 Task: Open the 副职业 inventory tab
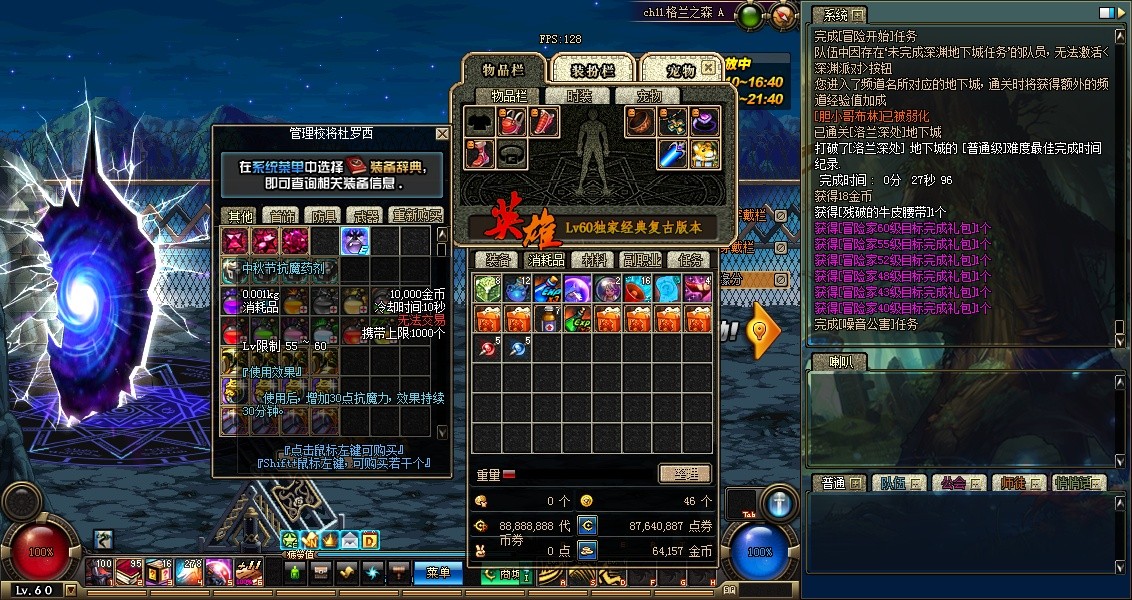click(x=643, y=259)
